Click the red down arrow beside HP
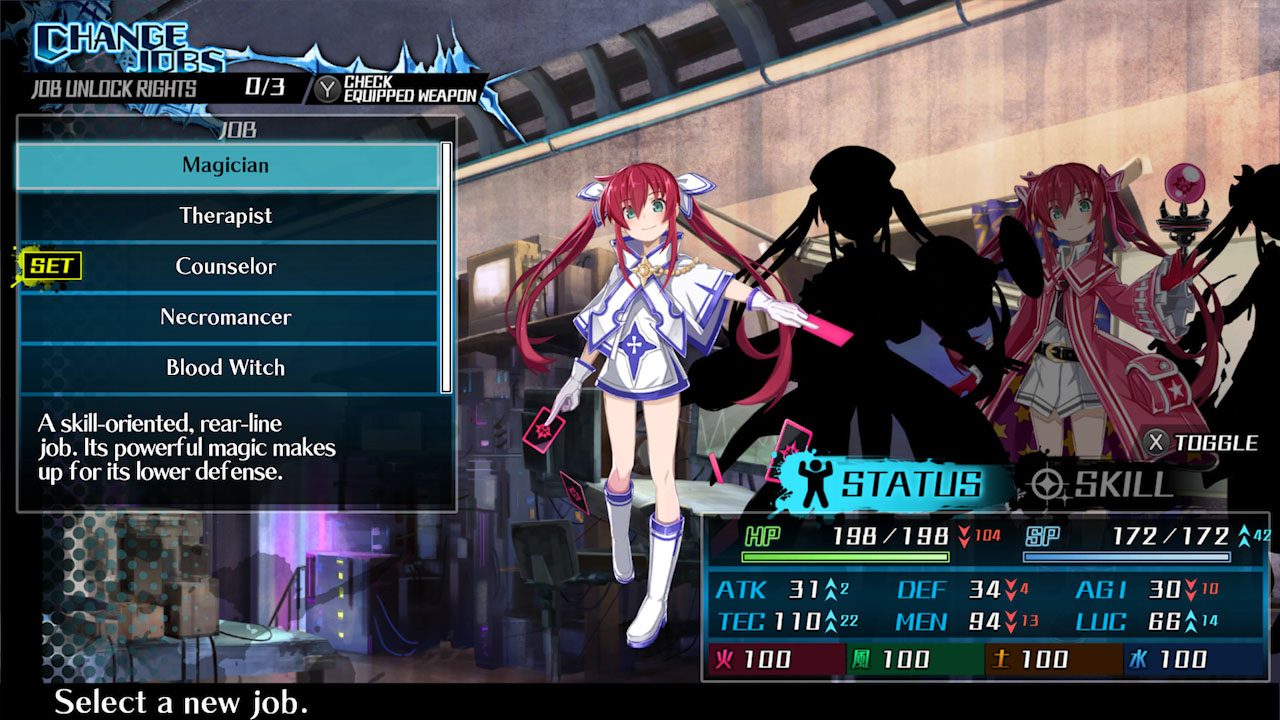1280x720 pixels. (x=964, y=536)
